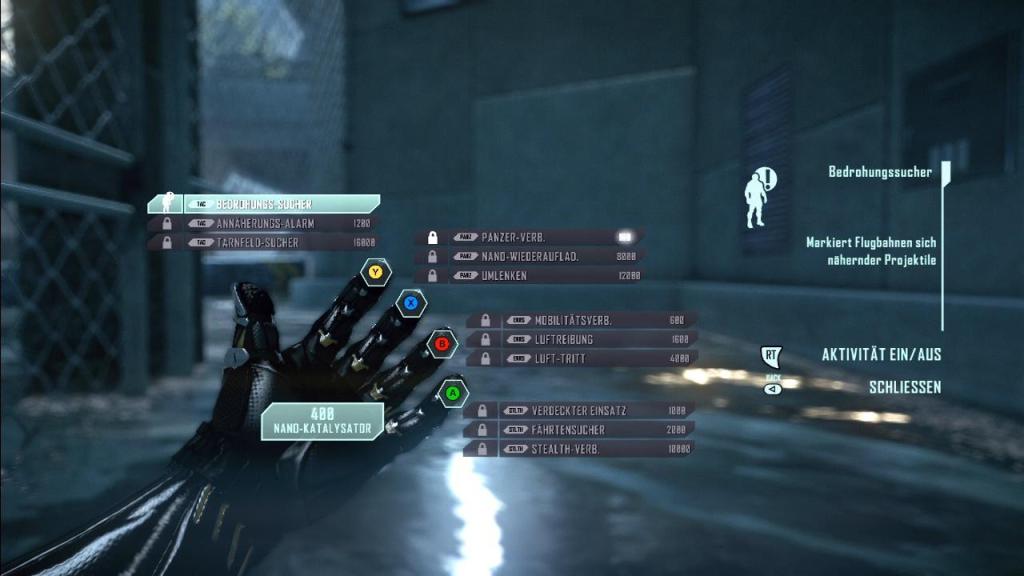Select the Bedrohungs-Sucher module row
The height and width of the screenshot is (576, 1024).
coord(264,204)
